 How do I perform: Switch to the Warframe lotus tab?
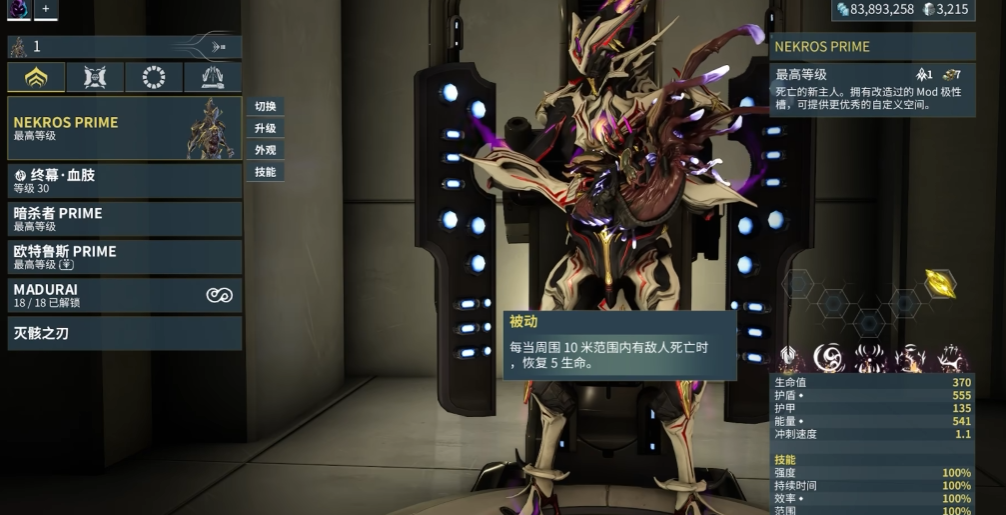tap(36, 77)
